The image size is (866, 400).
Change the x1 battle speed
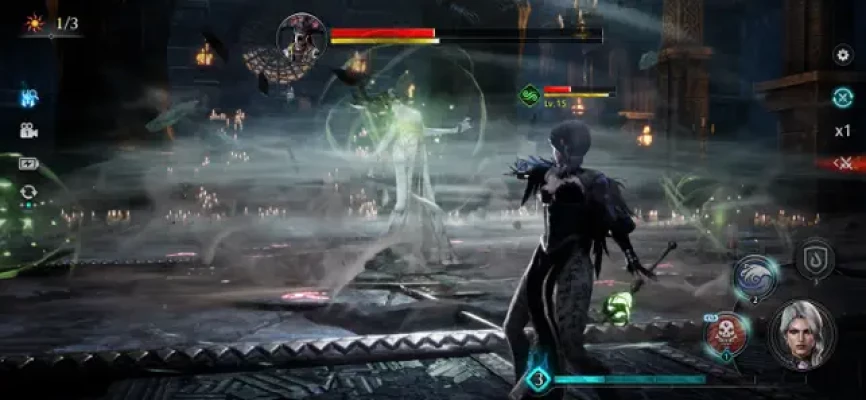(842, 130)
